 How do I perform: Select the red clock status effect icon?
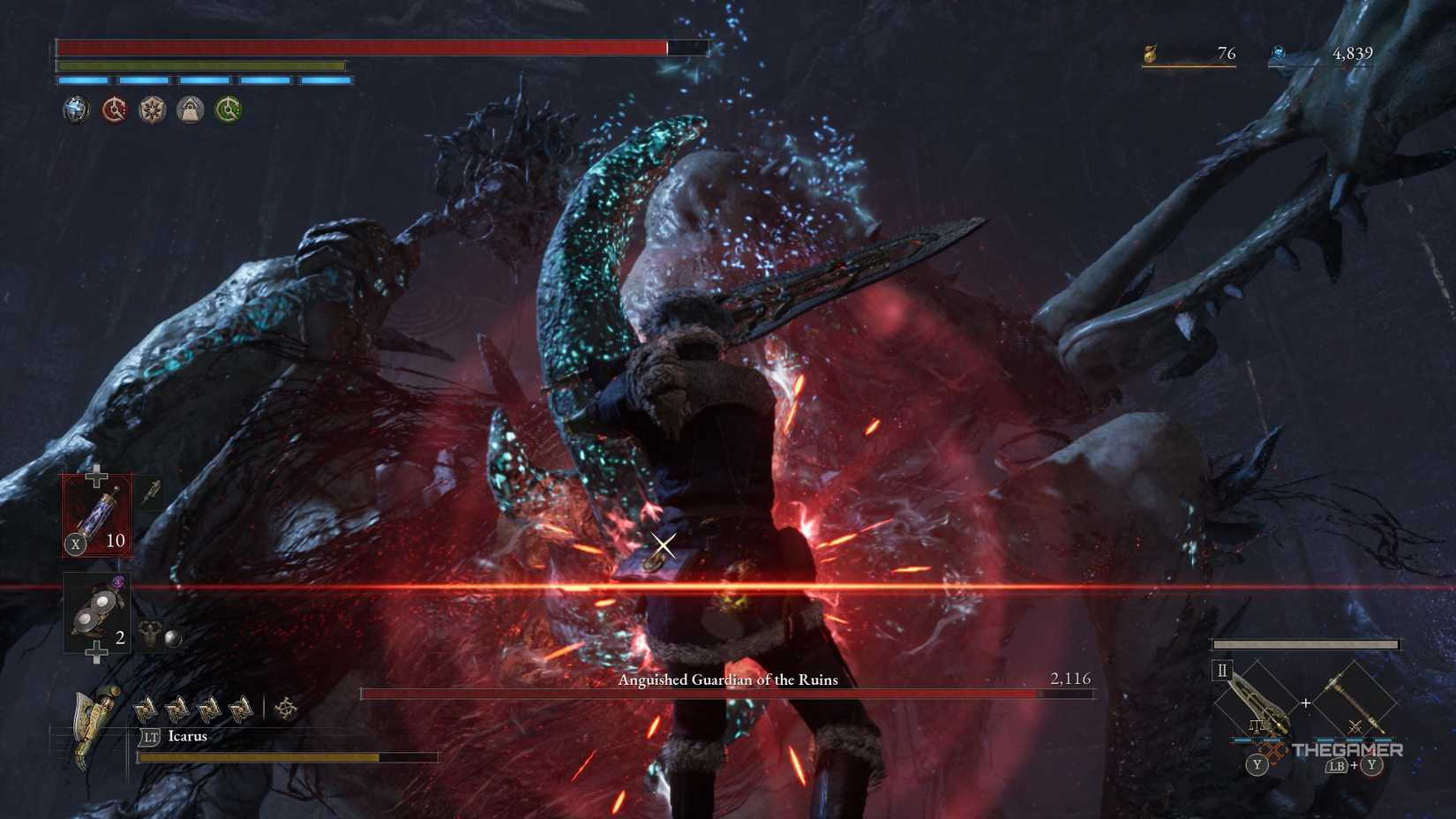point(113,110)
